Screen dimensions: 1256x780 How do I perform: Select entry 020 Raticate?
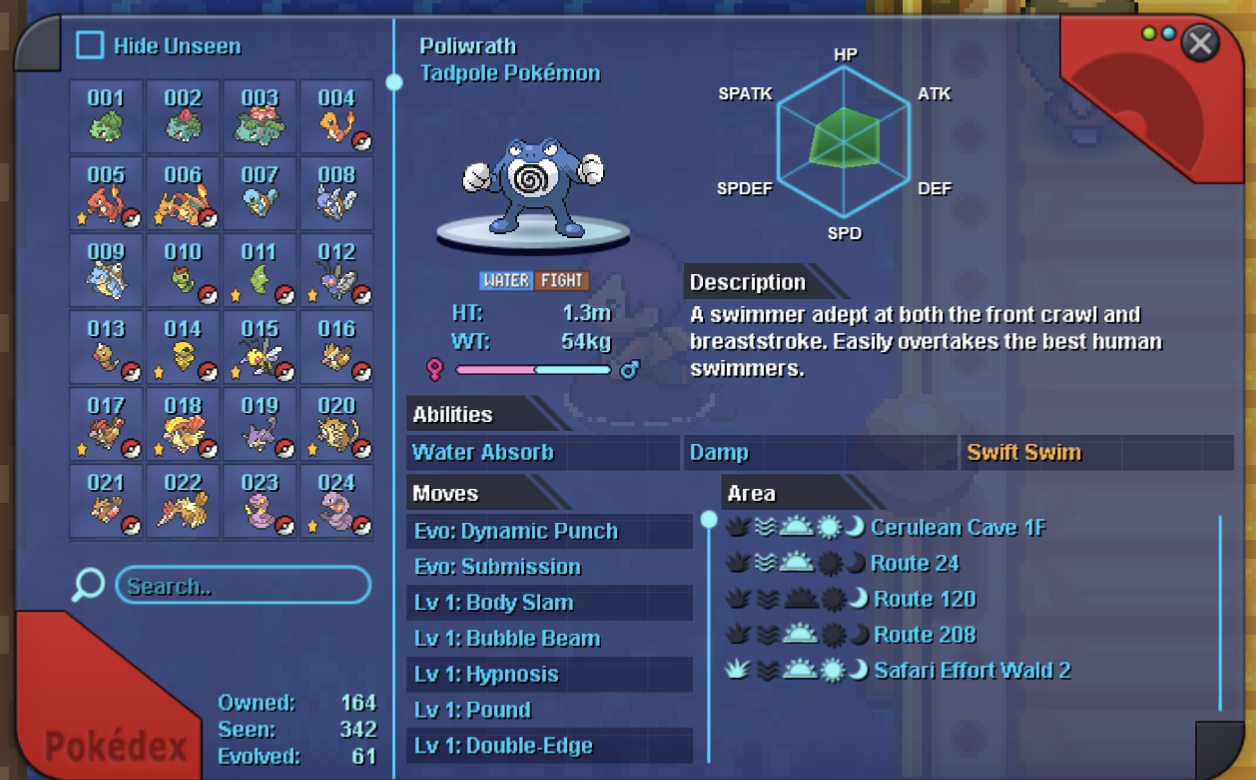pyautogui.click(x=337, y=424)
